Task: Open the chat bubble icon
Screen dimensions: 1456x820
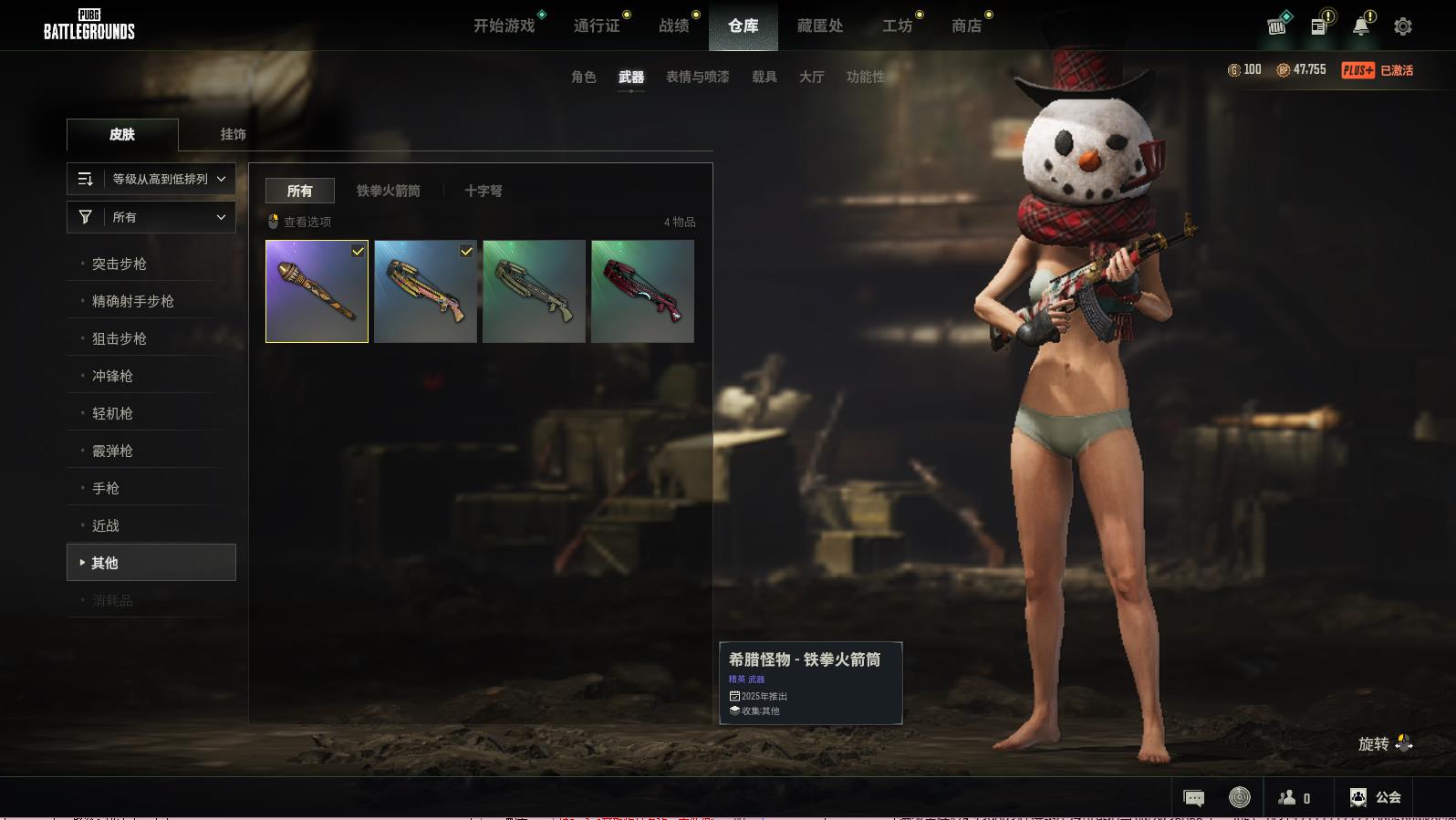Action: tap(1193, 798)
